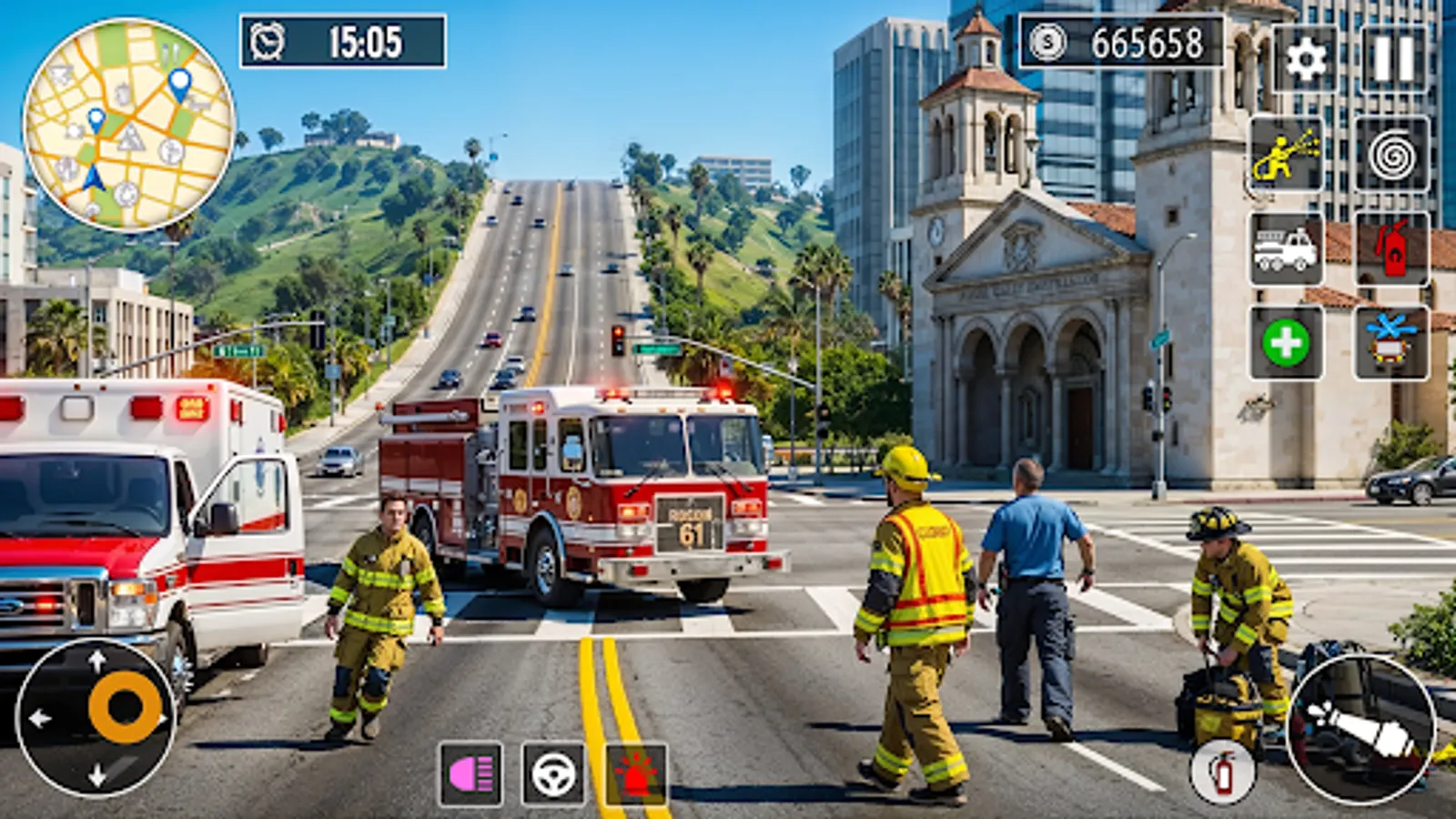
Task: Open the settings gear icon
Action: 1305,58
